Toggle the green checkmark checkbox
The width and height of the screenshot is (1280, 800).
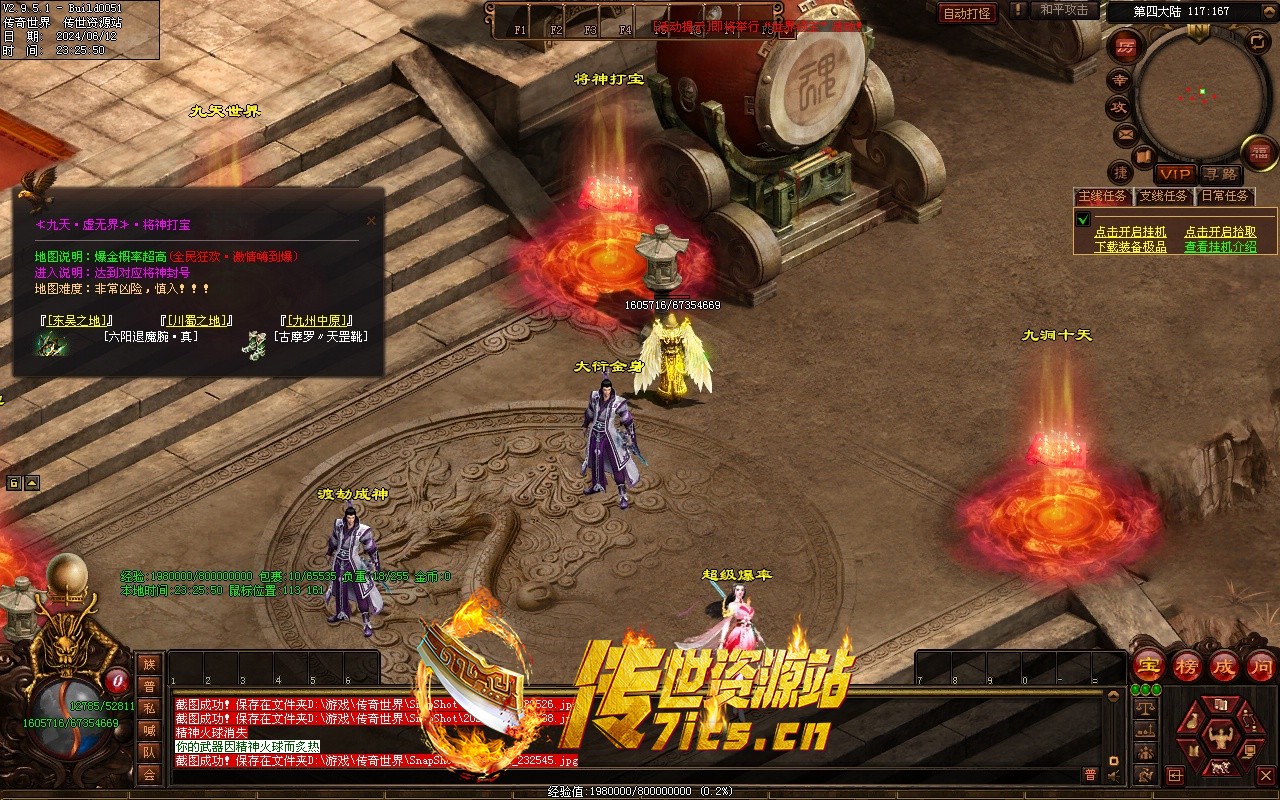[1083, 220]
